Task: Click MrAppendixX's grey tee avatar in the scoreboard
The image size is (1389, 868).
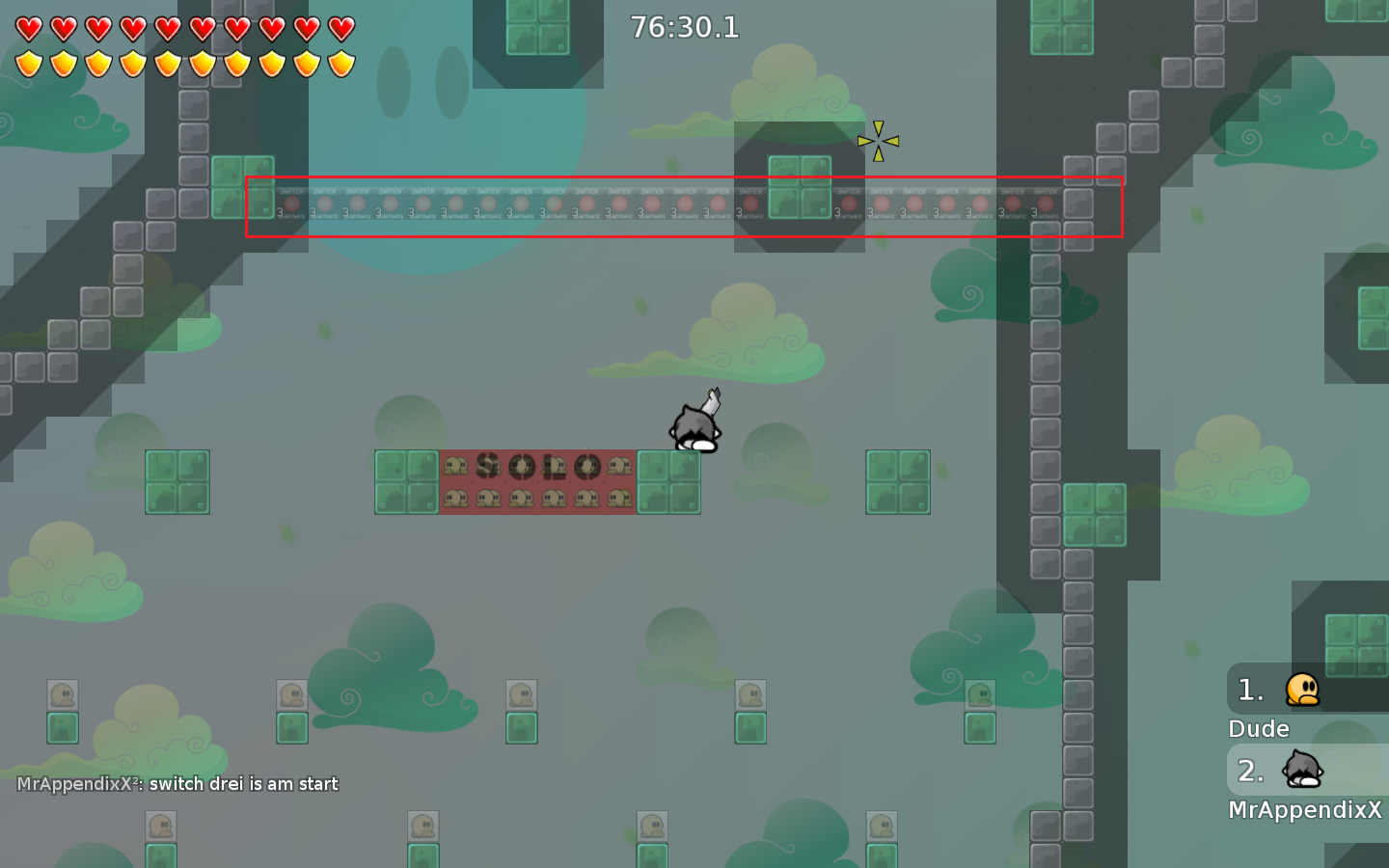Action: [1301, 771]
